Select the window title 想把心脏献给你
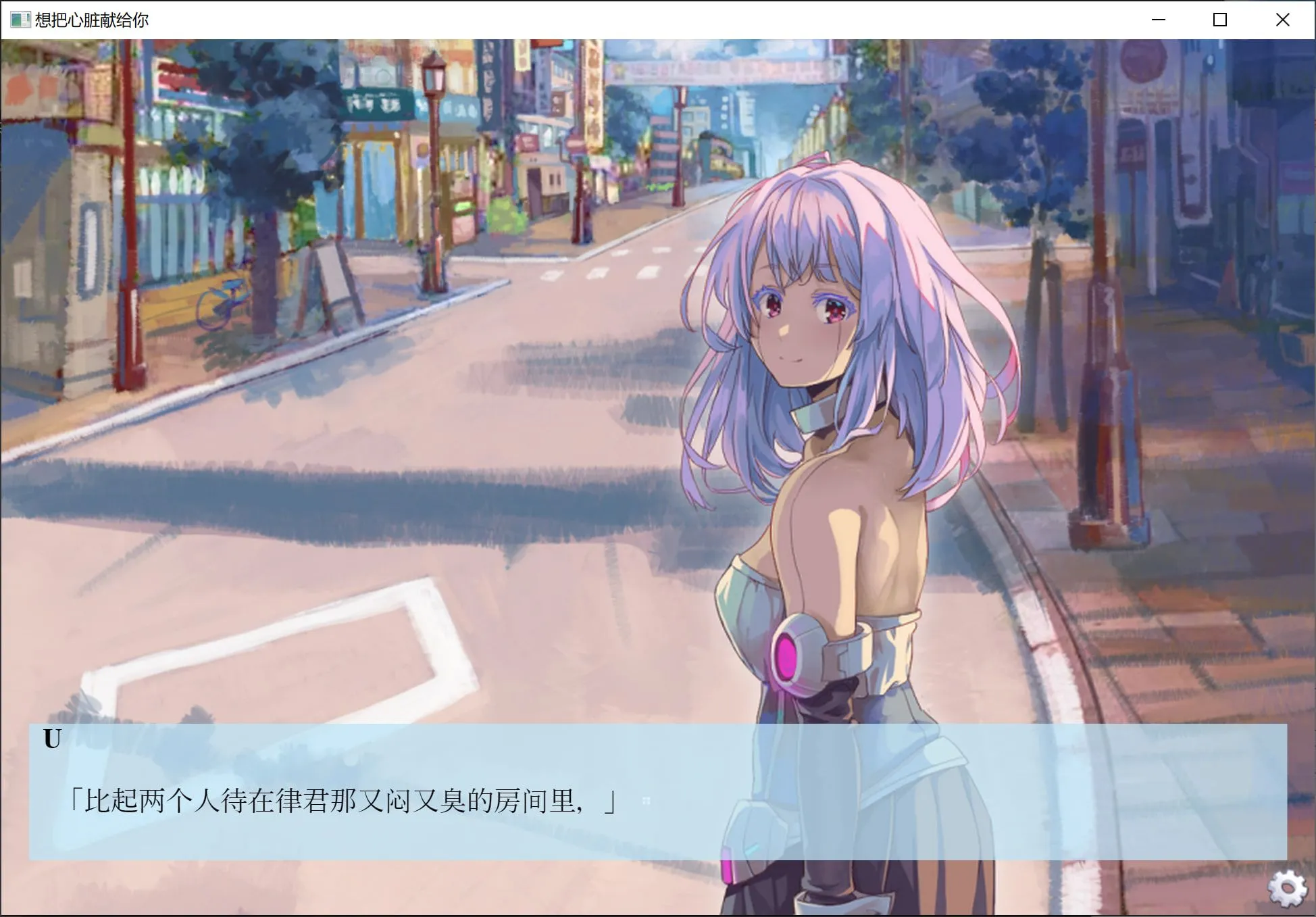The image size is (1316, 917). coord(91,20)
